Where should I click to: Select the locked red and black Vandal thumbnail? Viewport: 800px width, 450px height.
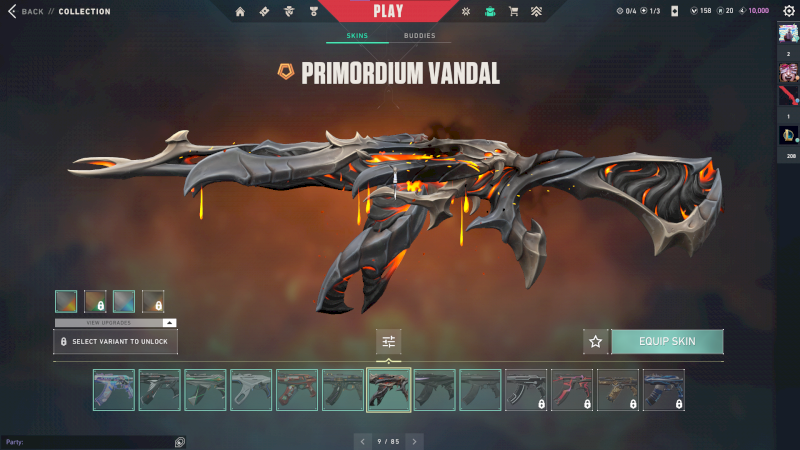[572, 390]
